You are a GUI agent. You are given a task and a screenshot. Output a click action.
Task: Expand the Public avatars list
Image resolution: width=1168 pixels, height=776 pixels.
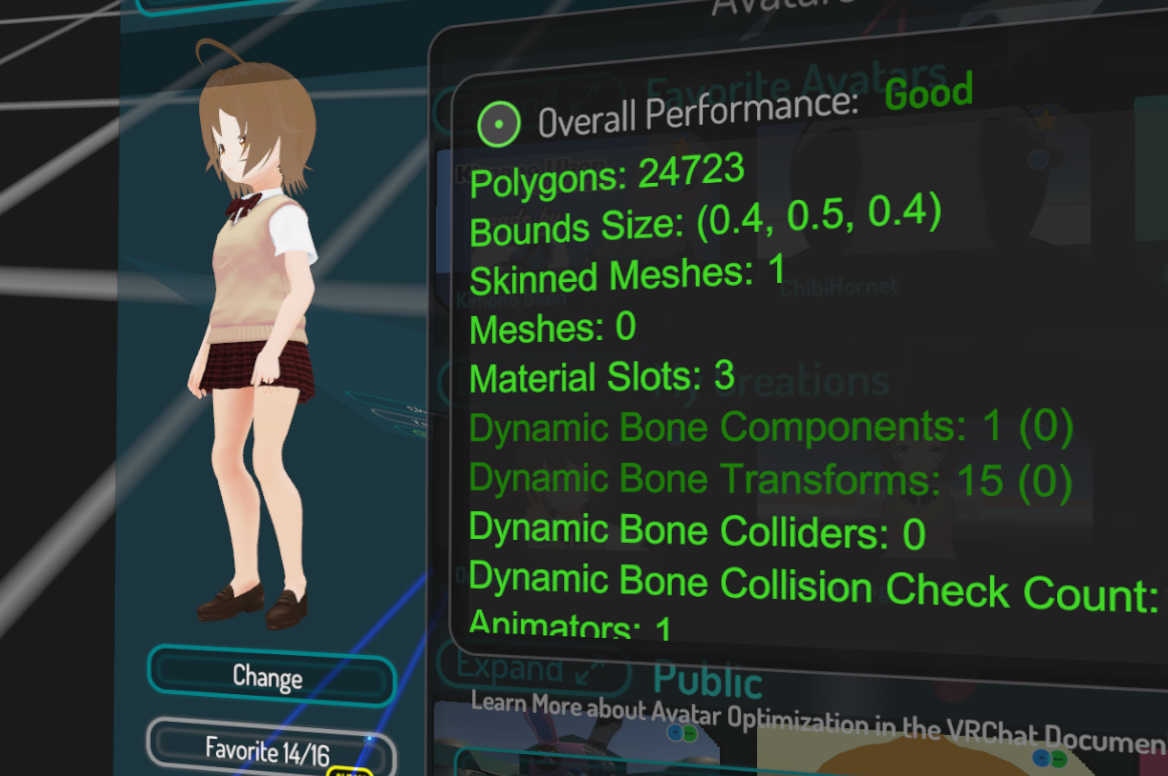[532, 668]
